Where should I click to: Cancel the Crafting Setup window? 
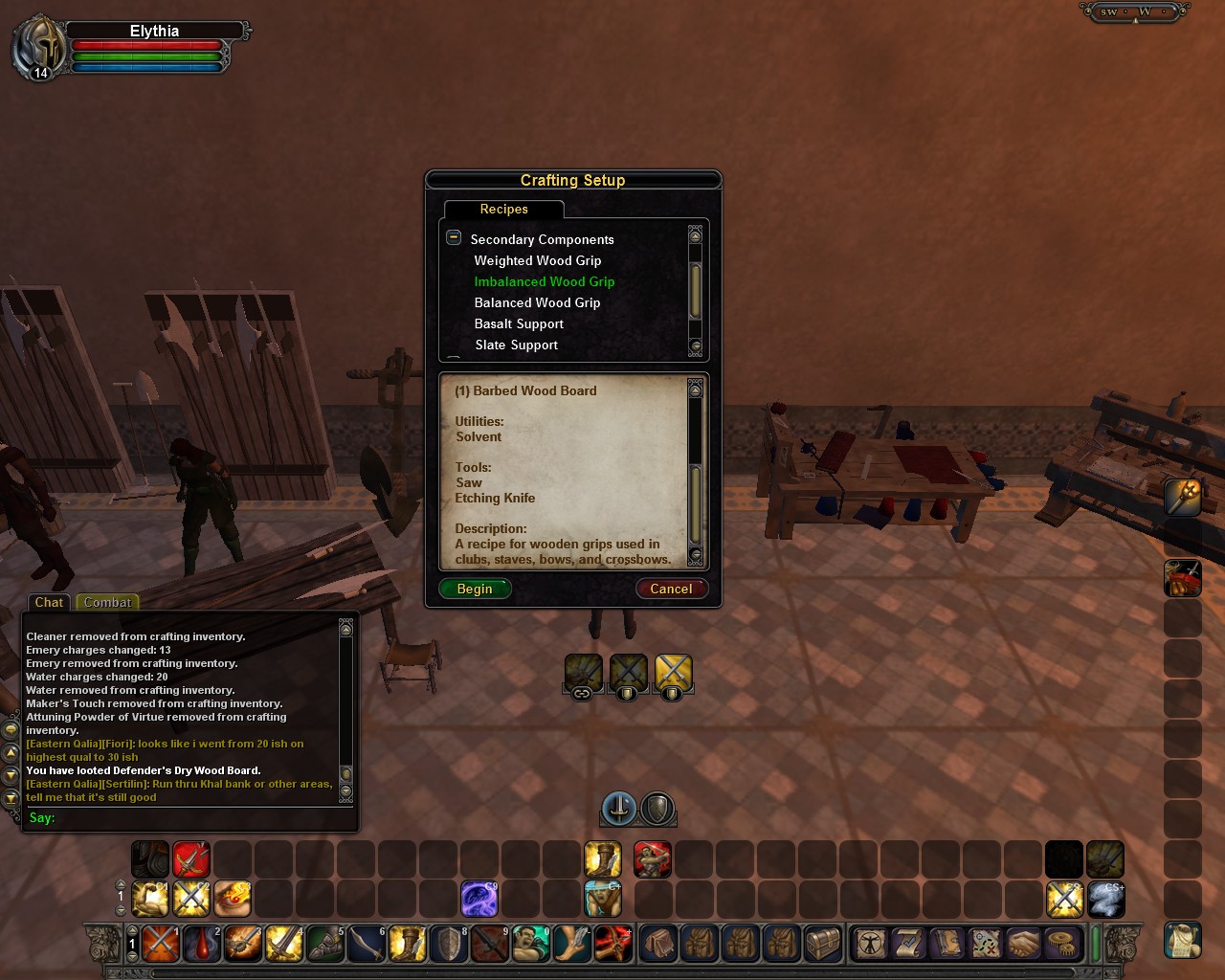(671, 589)
